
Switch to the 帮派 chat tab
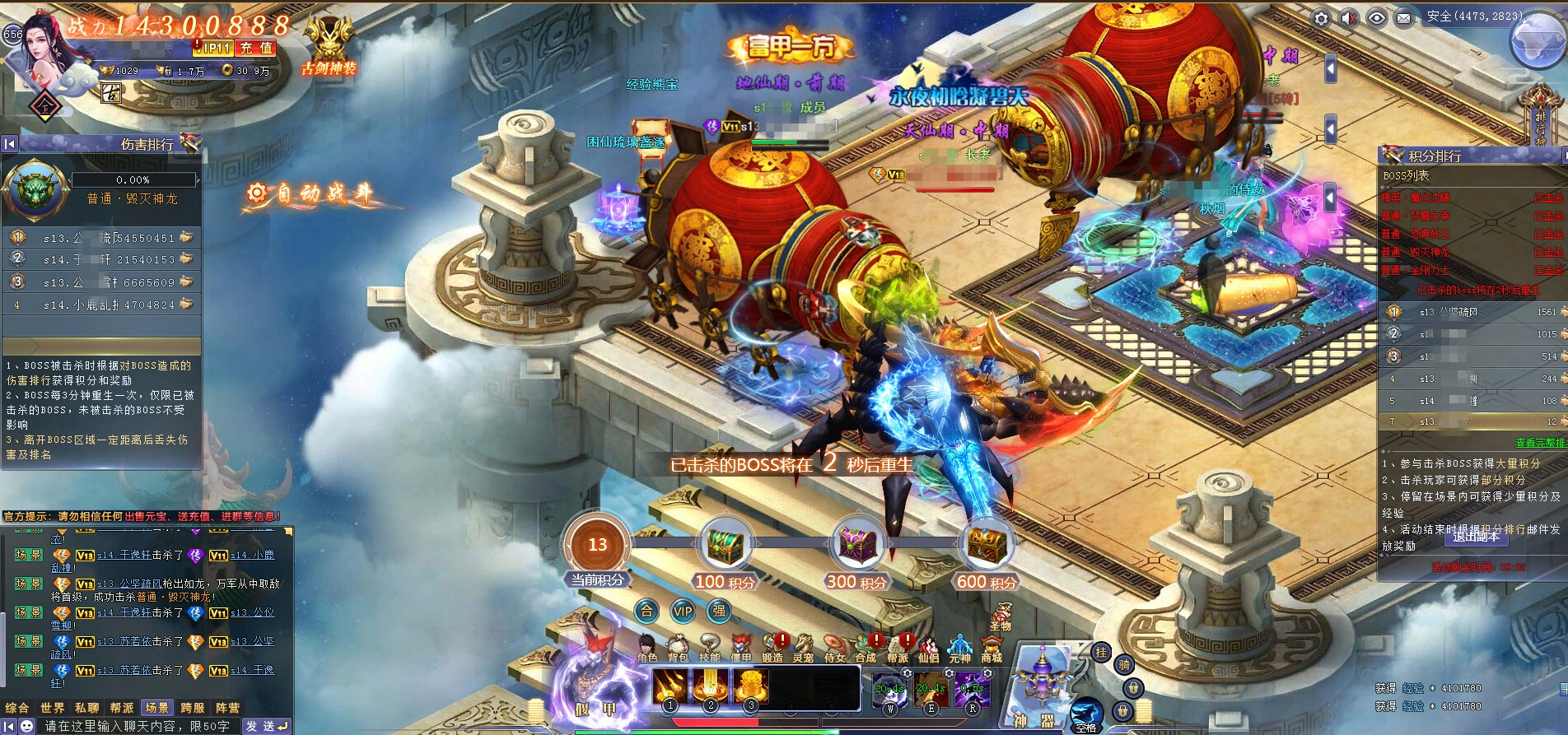tap(122, 708)
